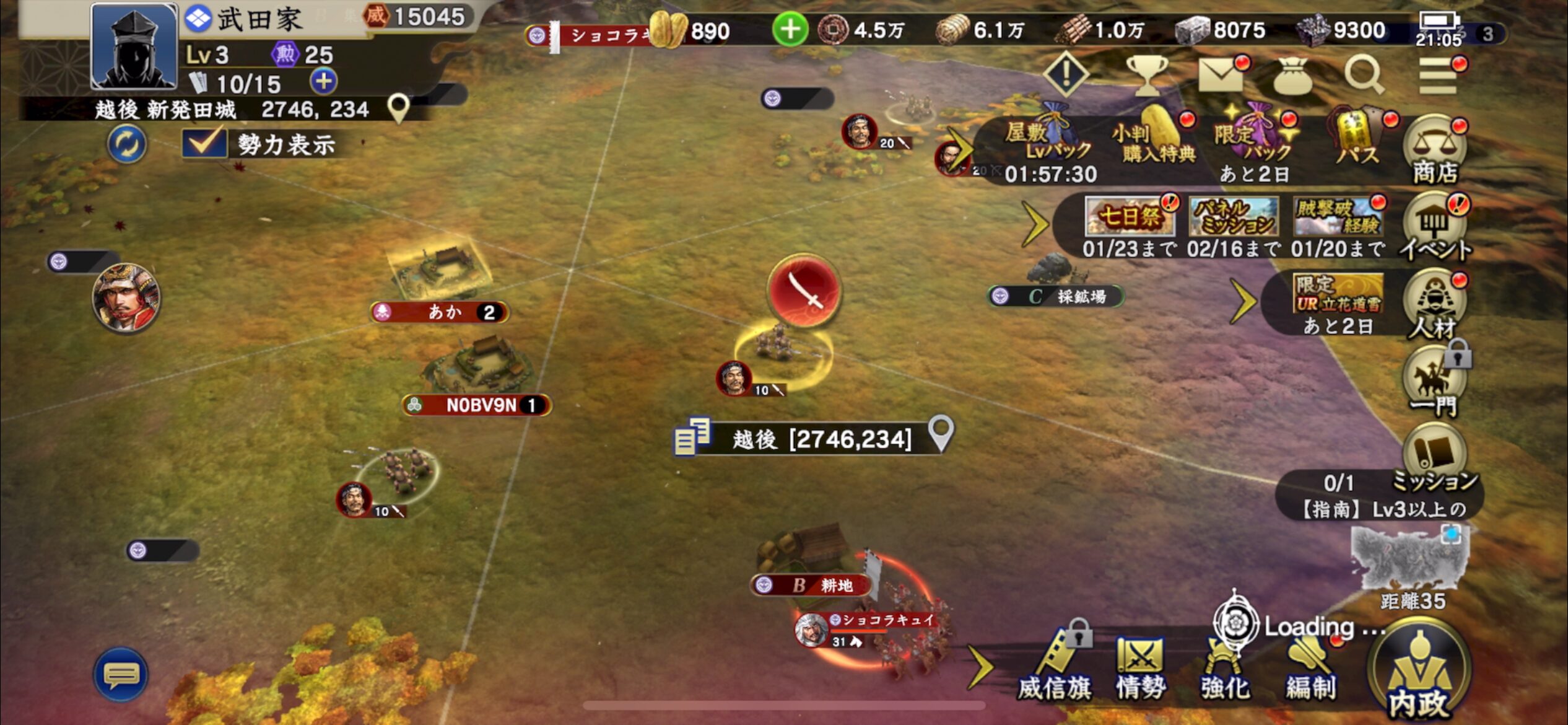
Task: Tap the red sword attack button
Action: pyautogui.click(x=804, y=290)
